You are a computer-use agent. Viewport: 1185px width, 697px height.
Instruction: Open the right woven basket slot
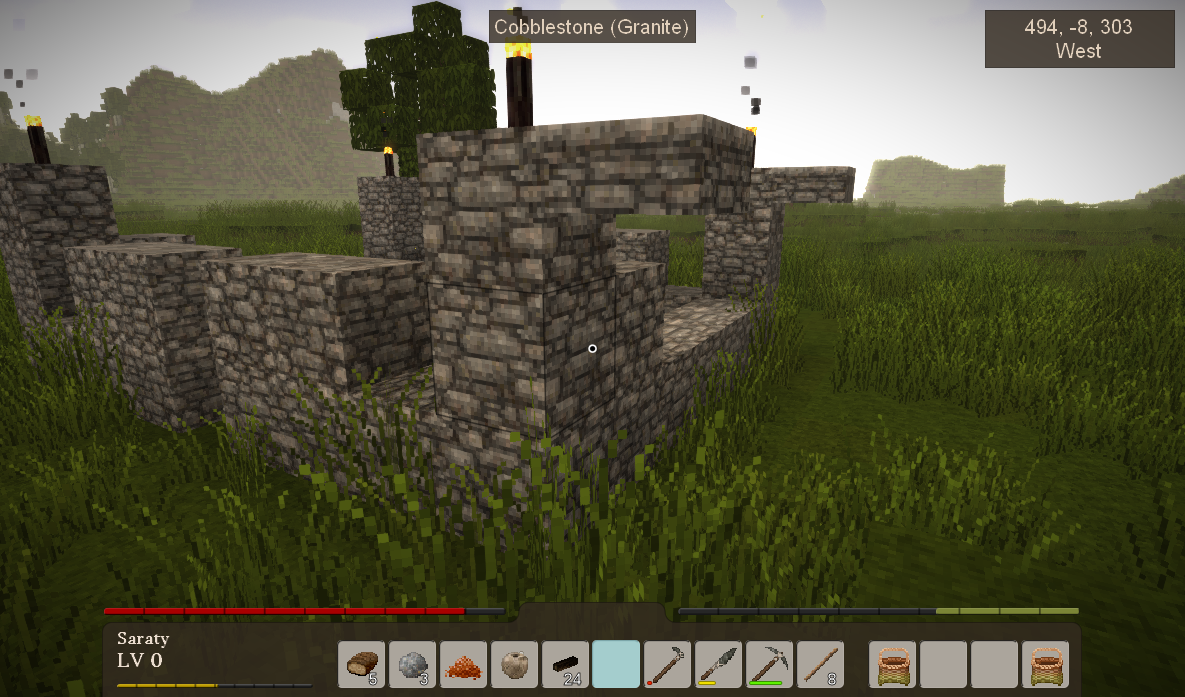(1045, 664)
